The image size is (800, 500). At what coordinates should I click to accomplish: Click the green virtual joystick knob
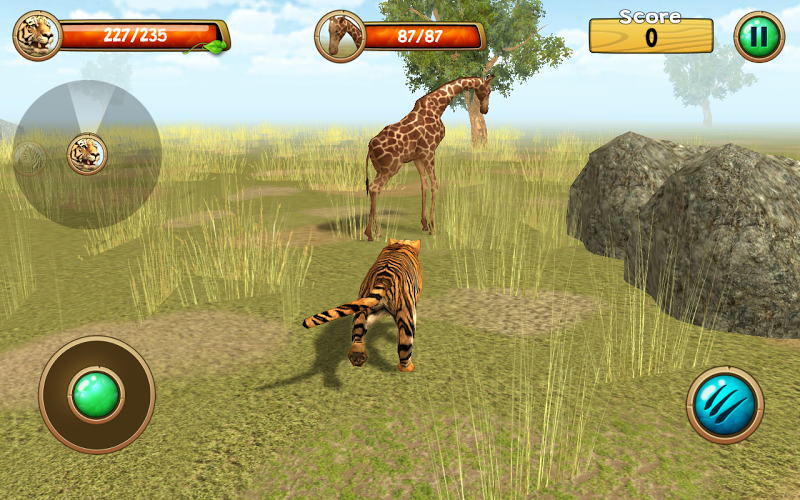coord(96,394)
